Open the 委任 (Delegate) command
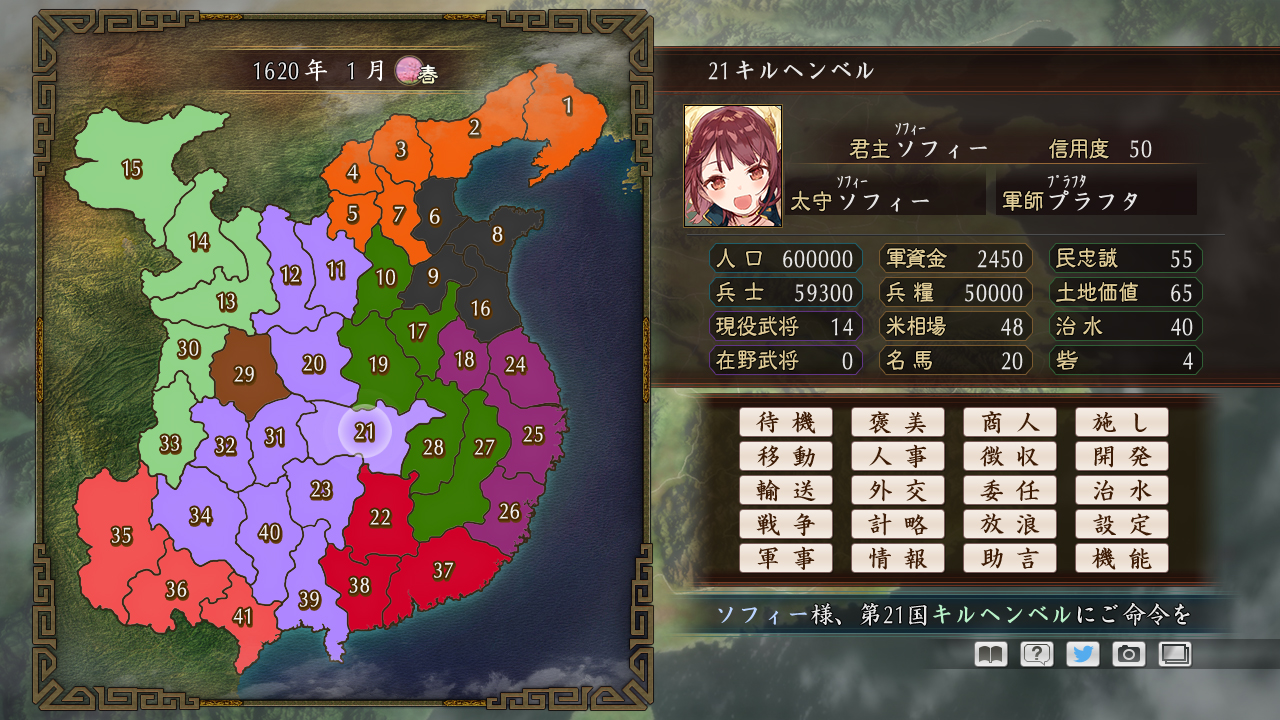Viewport: 1280px width, 720px height. [1010, 490]
